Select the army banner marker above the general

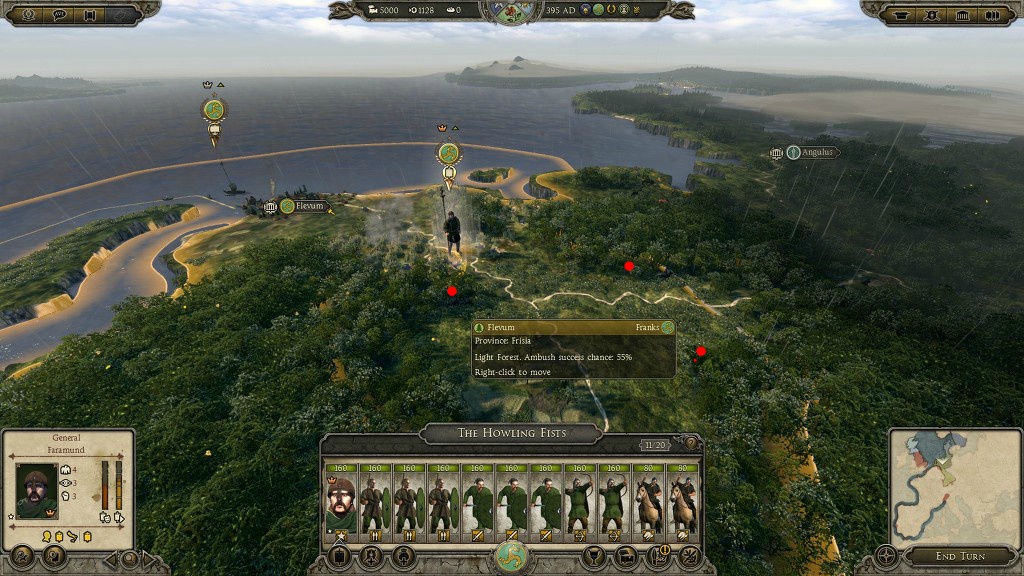click(x=448, y=155)
